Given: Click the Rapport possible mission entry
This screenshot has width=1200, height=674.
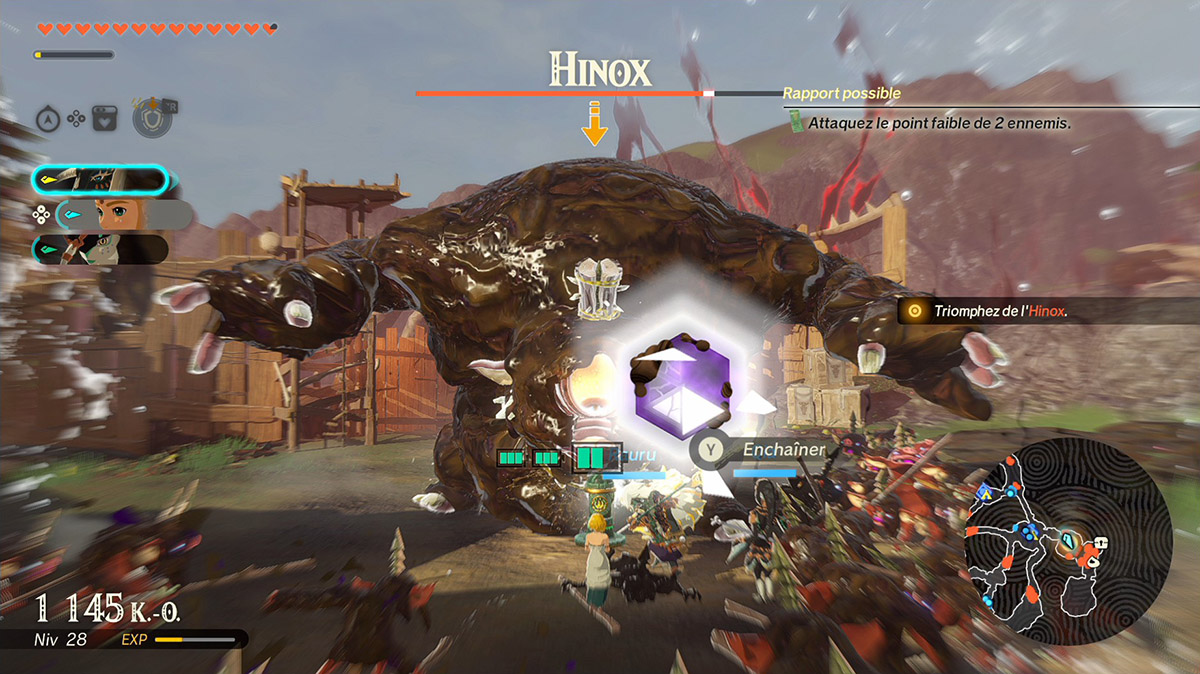Looking at the screenshot, I should coord(842,93).
